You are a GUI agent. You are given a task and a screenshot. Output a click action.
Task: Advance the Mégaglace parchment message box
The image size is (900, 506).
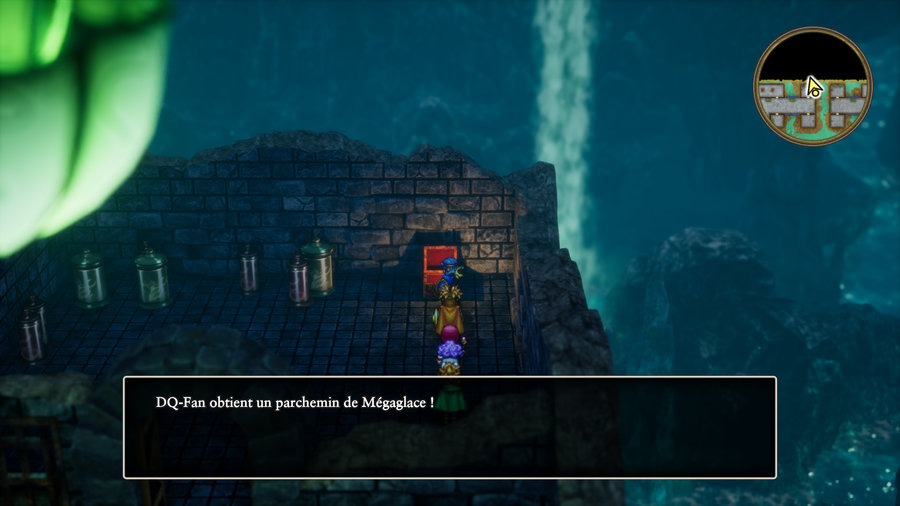tap(449, 427)
